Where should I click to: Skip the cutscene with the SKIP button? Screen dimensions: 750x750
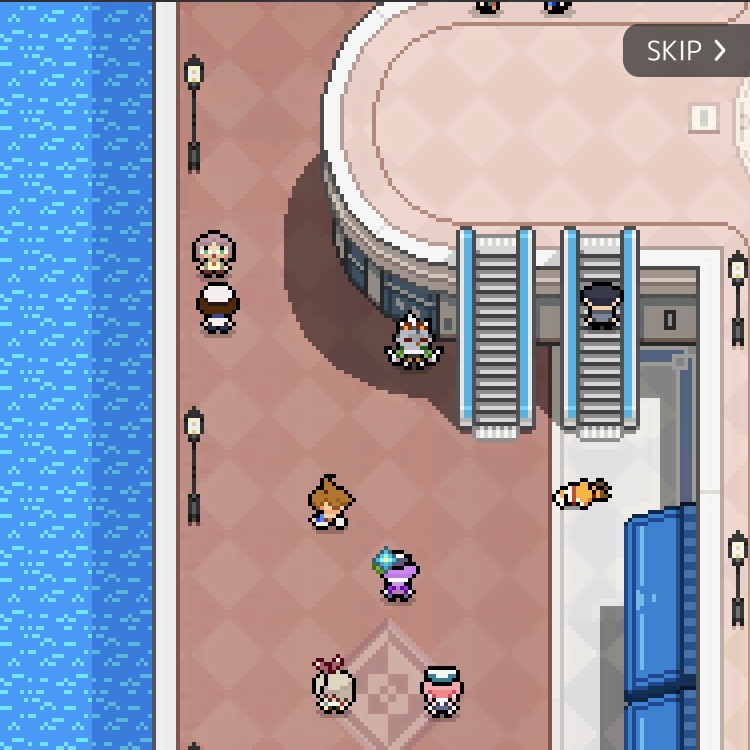pyautogui.click(x=686, y=51)
